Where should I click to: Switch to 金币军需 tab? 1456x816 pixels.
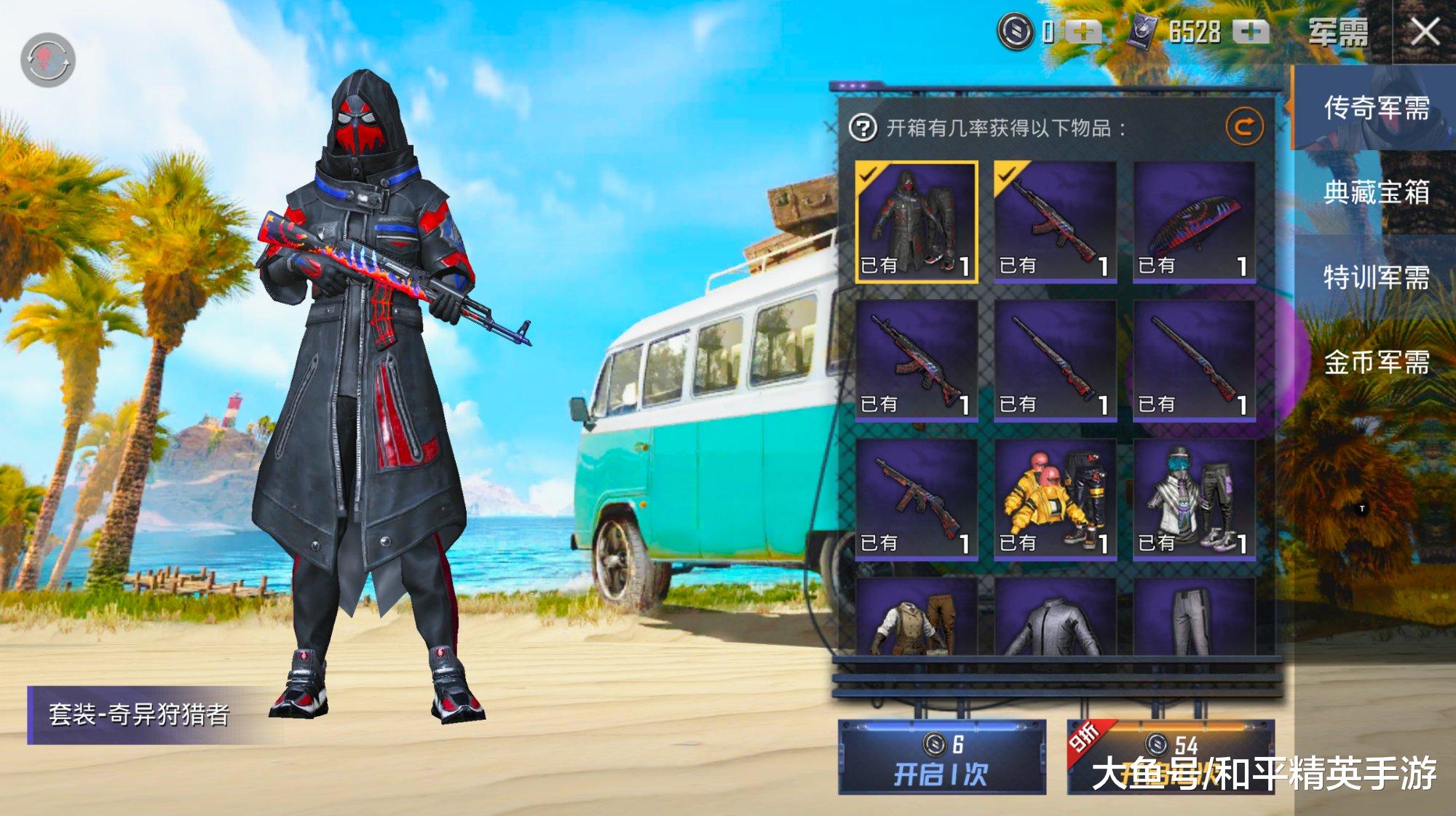1375,362
